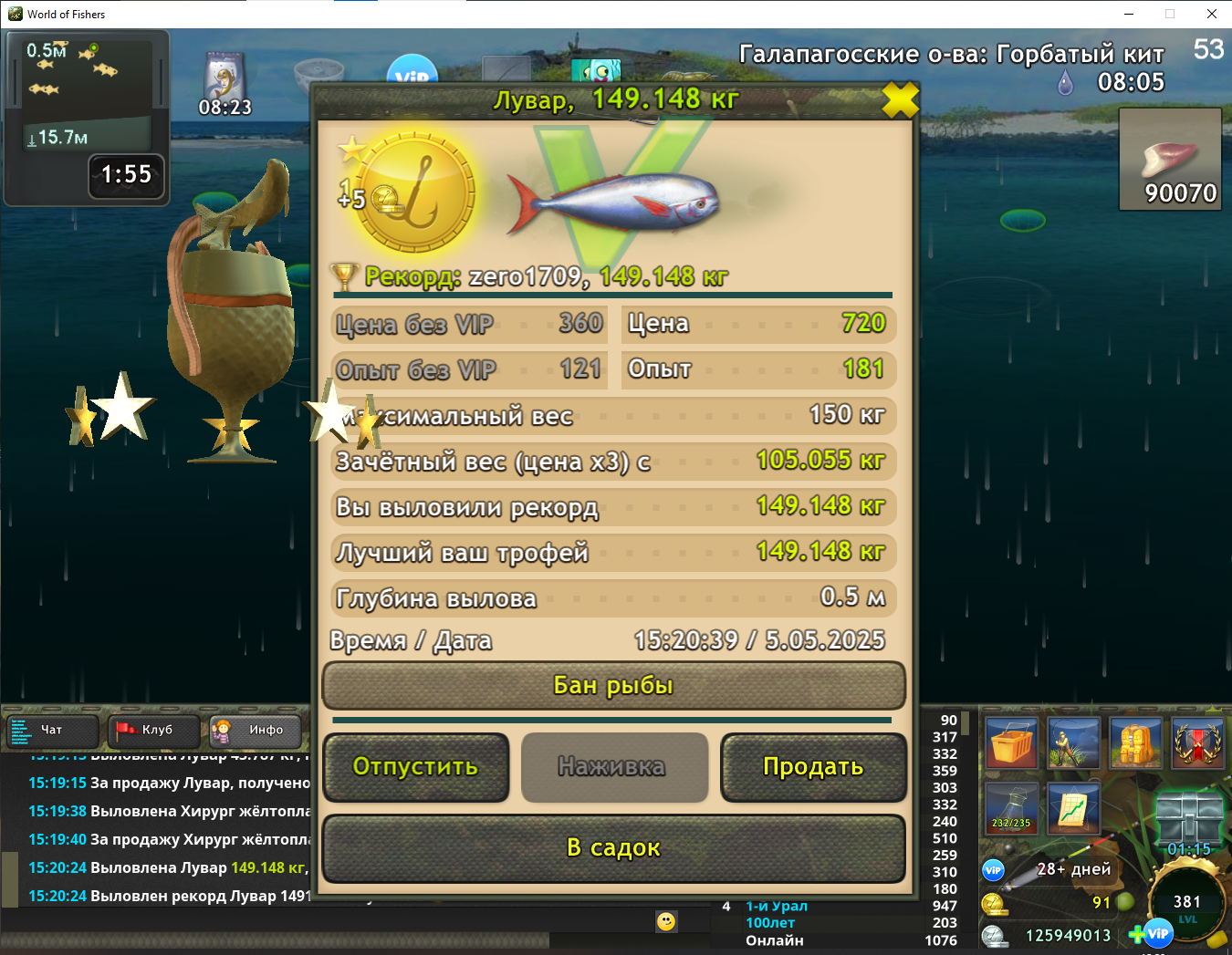Open the fish keepnet showing 232/235
Image resolution: width=1232 pixels, height=955 pixels.
(x=1011, y=808)
